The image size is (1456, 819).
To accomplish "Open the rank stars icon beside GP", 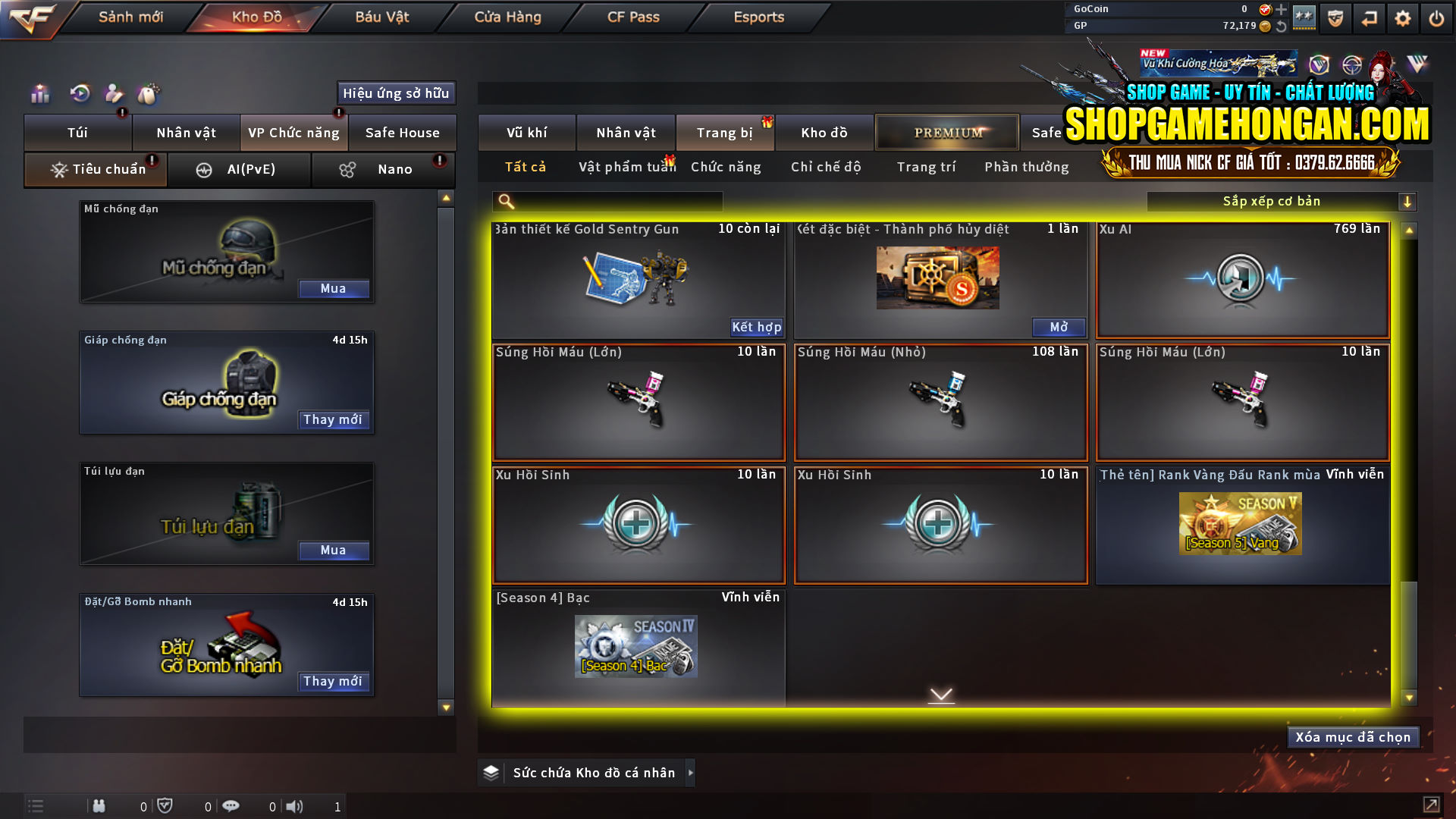I will coord(1305,17).
